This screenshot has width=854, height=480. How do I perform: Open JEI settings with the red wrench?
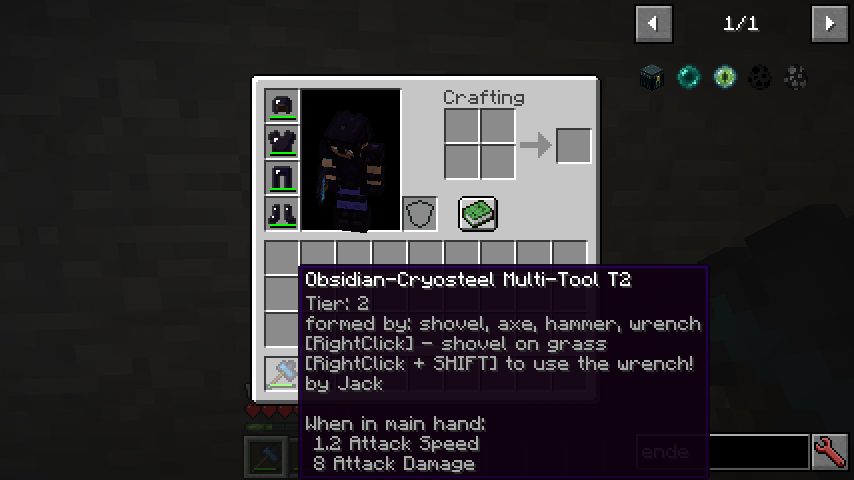(x=830, y=452)
